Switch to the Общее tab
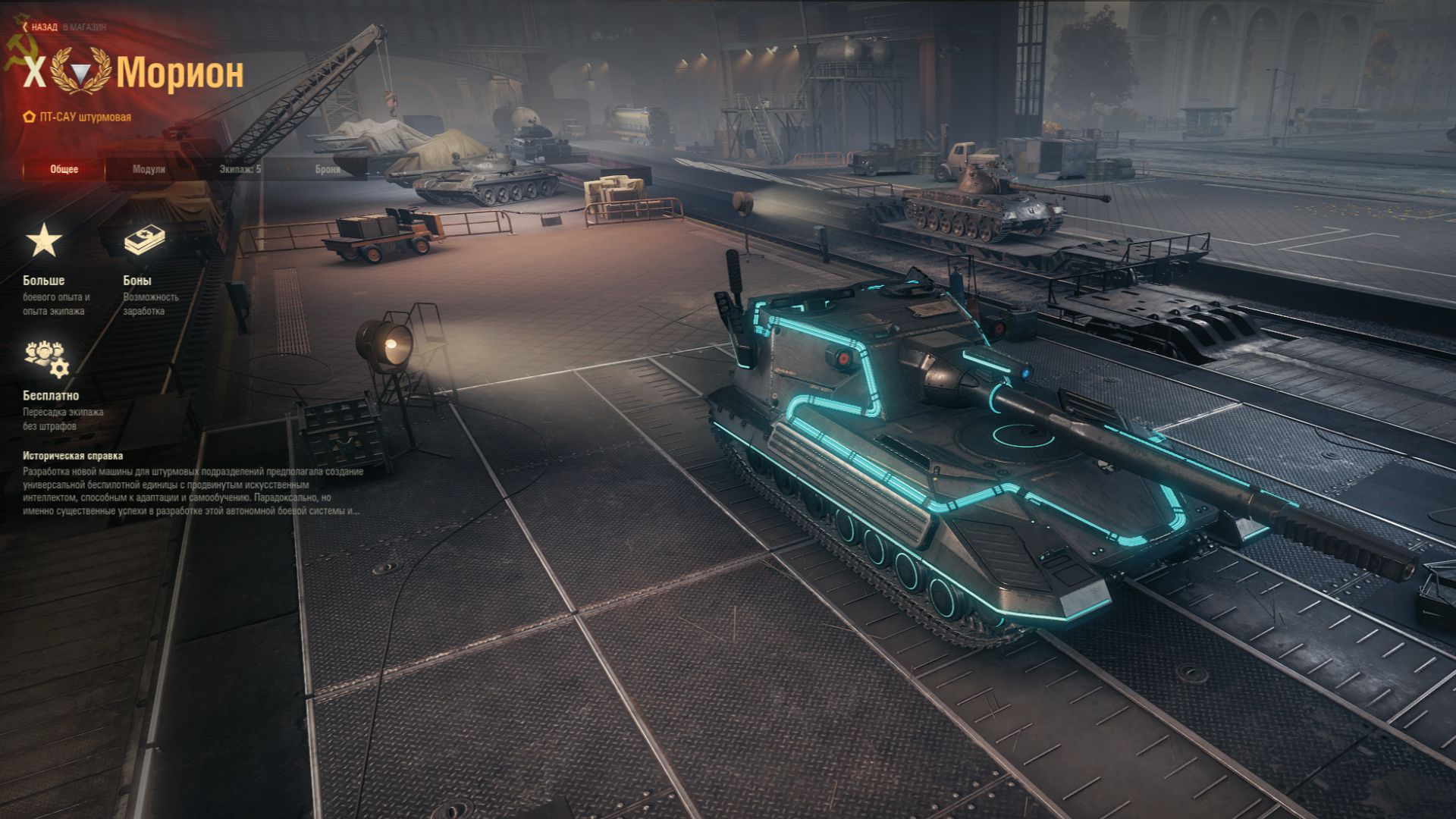This screenshot has height=819, width=1456. point(64,169)
